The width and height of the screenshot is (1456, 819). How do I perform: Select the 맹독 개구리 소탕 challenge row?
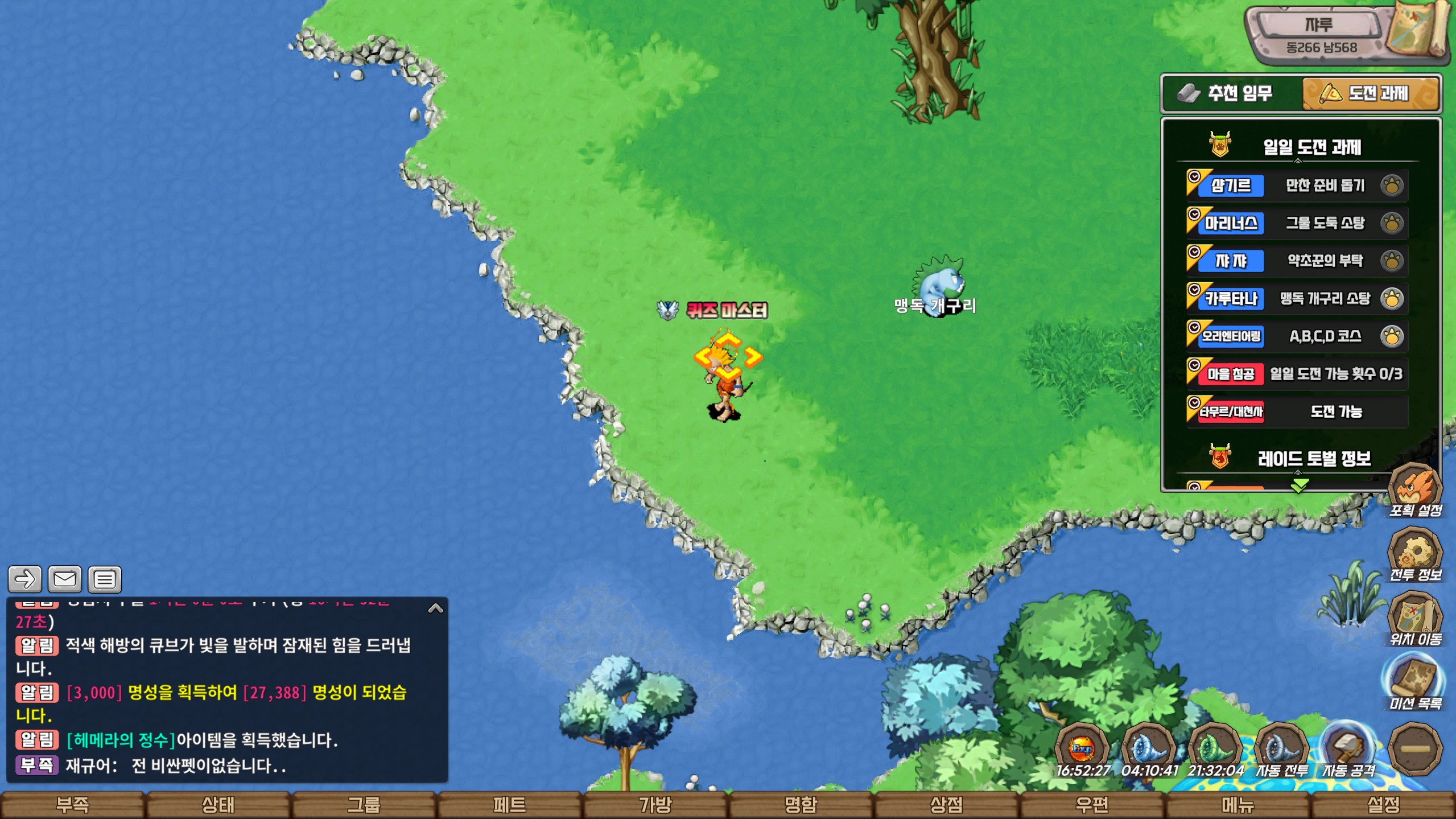(x=1297, y=299)
